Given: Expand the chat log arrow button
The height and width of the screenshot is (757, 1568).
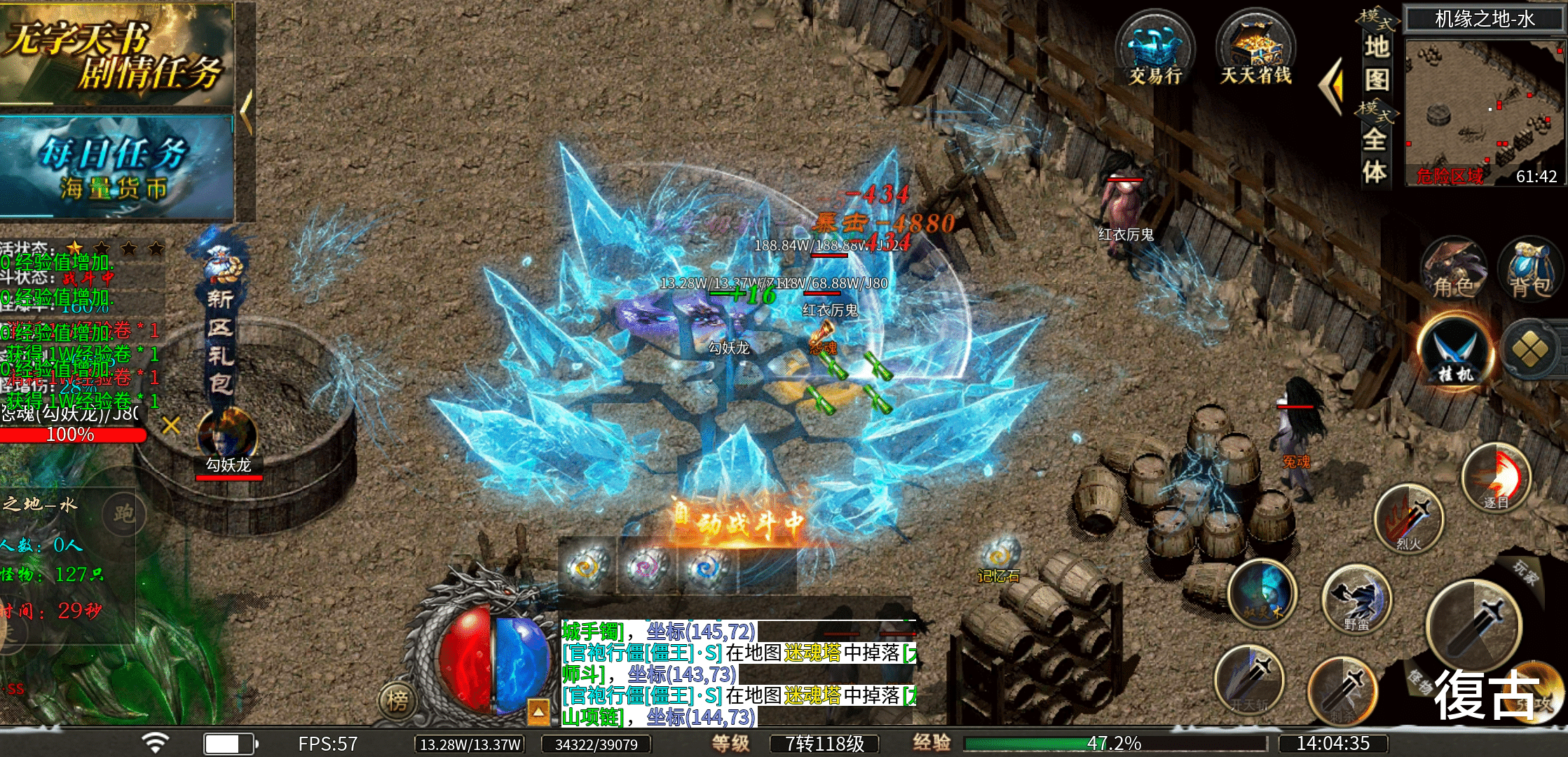Looking at the screenshot, I should 538,711.
